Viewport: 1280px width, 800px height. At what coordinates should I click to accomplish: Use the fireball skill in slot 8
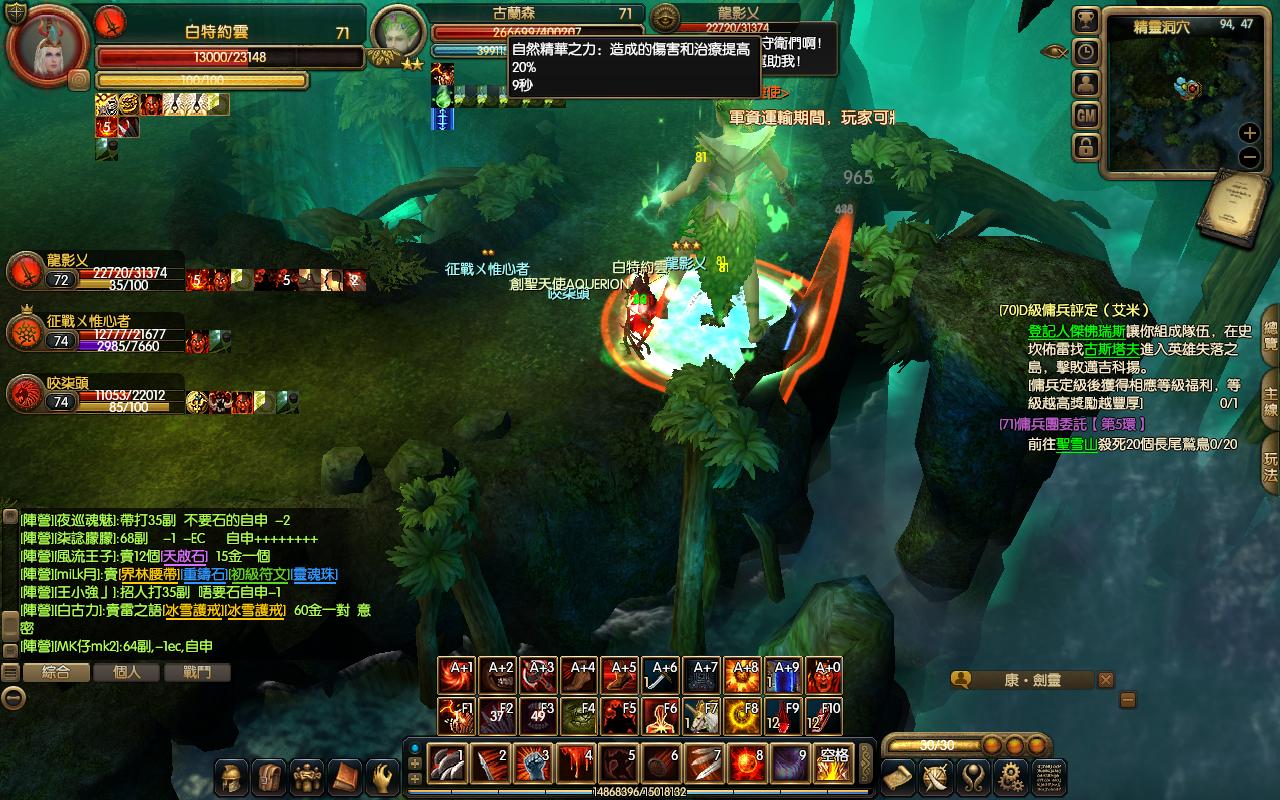[x=747, y=765]
